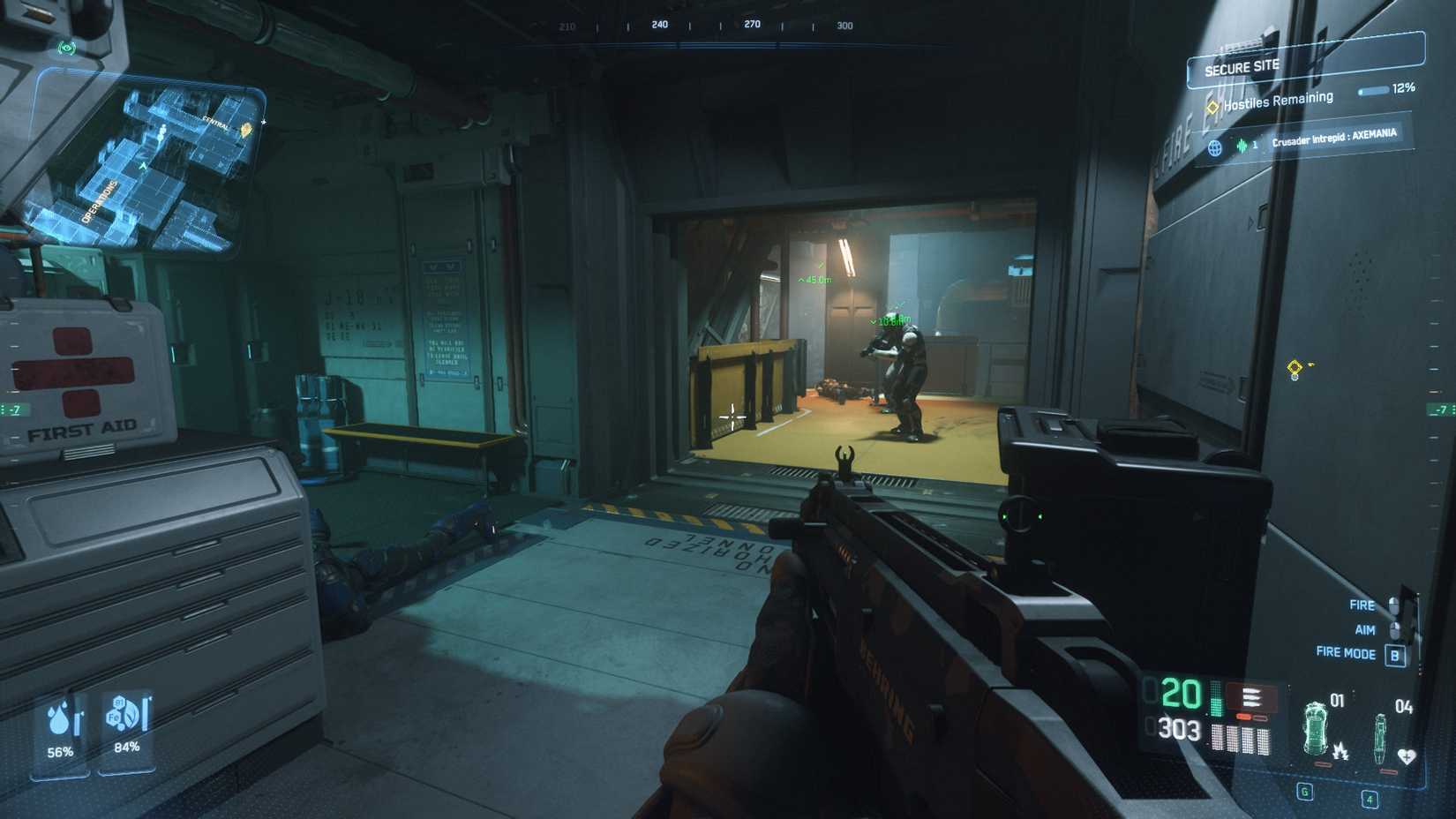Click the grenade slot G keybinding badge
The image size is (1456, 819).
(1304, 793)
